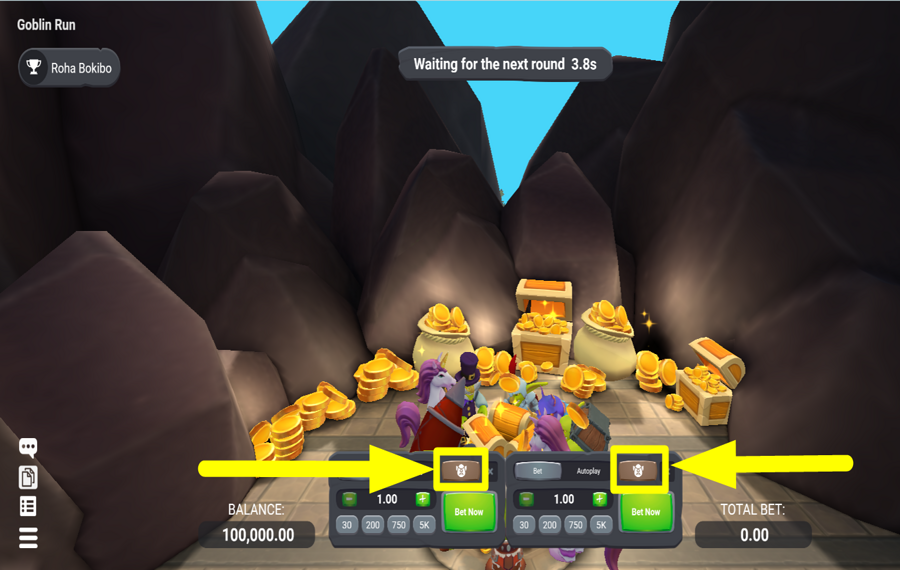Decrease the second panel's bet with minus
This screenshot has height=570, width=900.
pyautogui.click(x=526, y=499)
